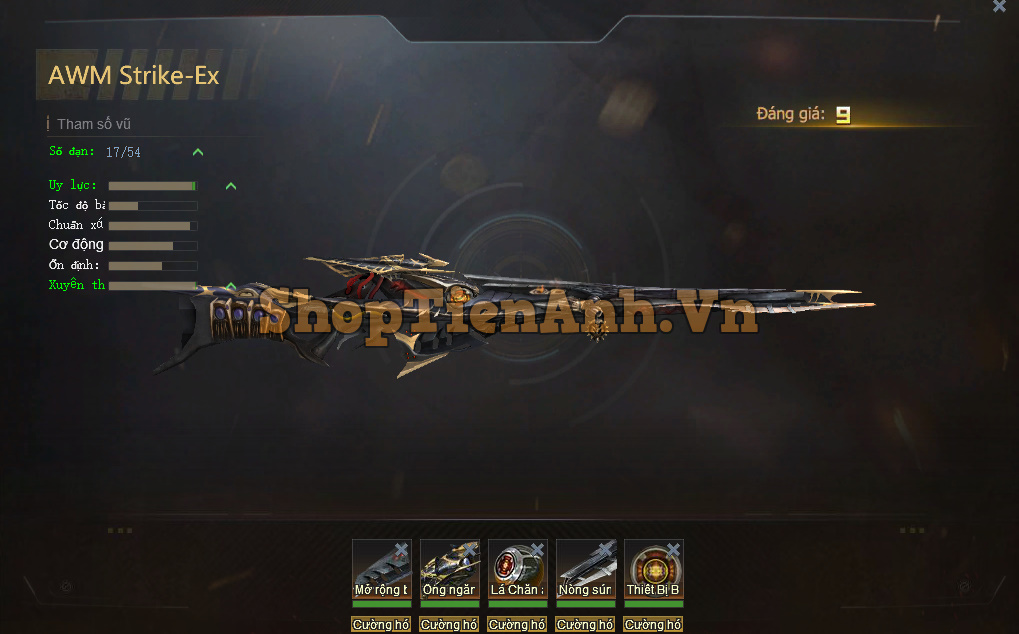Click Cường hóa under the Lá Chắn slot
This screenshot has height=634, width=1019.
click(517, 625)
